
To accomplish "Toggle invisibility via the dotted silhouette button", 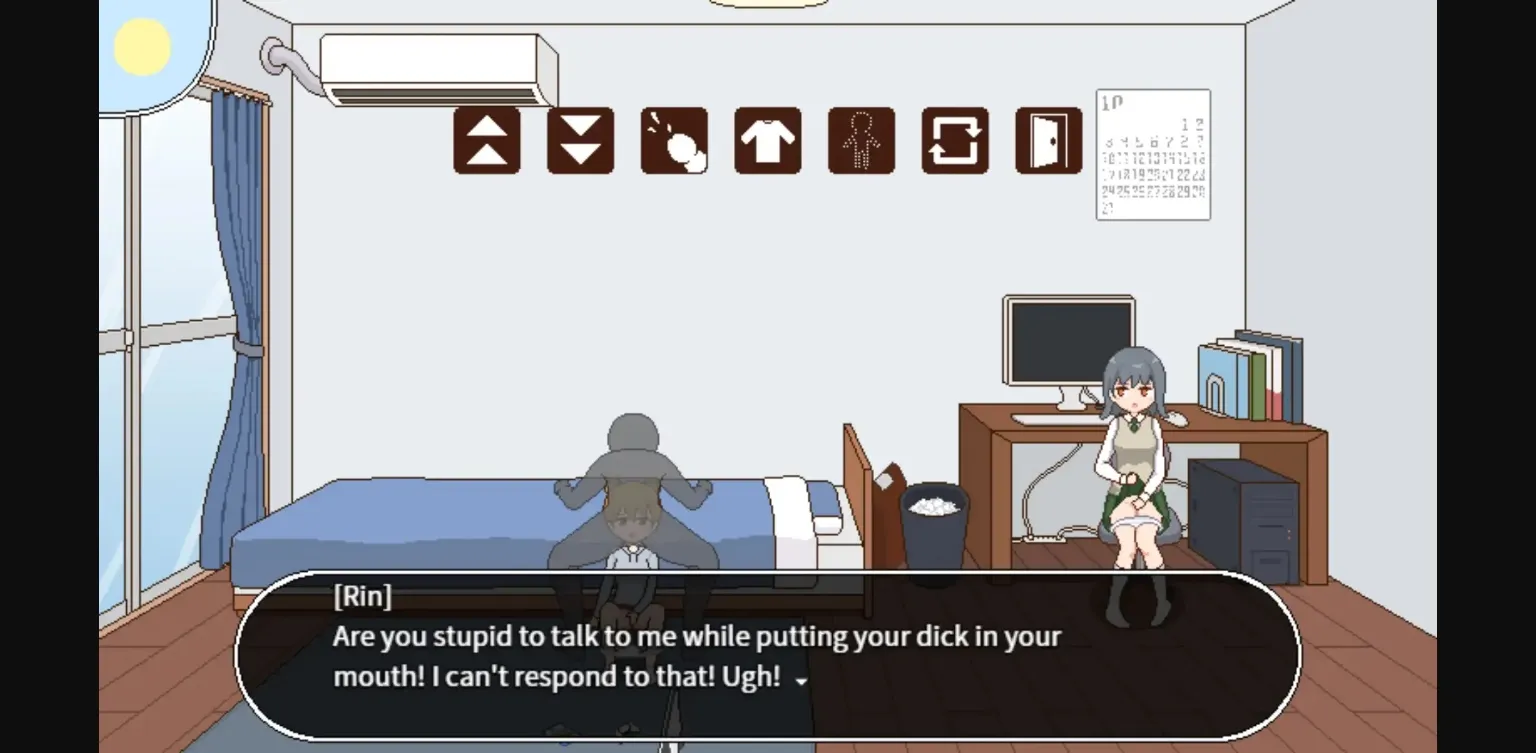I will [861, 140].
